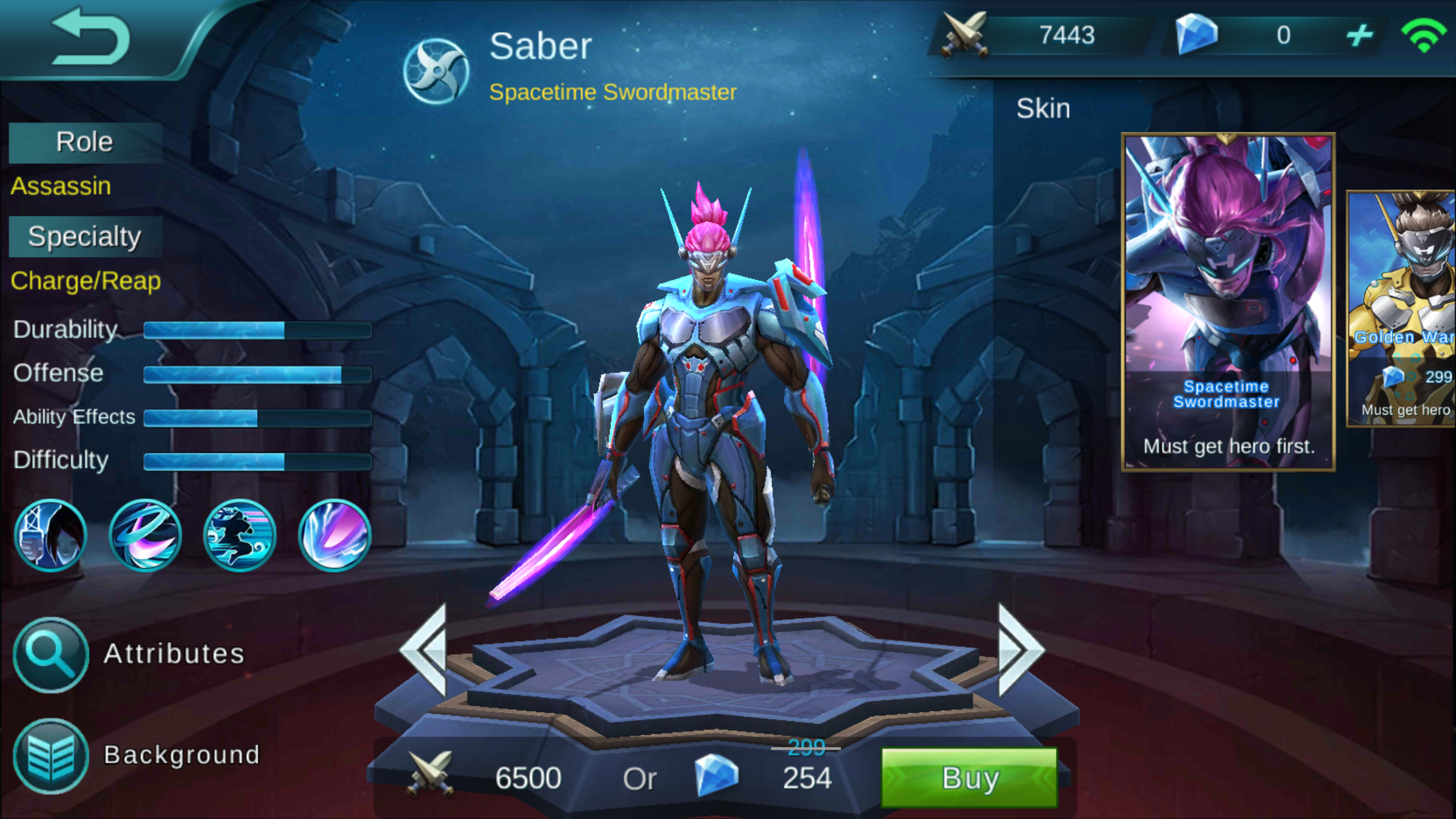Open the Attributes magnifier icon
Viewport: 1456px width, 819px height.
point(50,655)
